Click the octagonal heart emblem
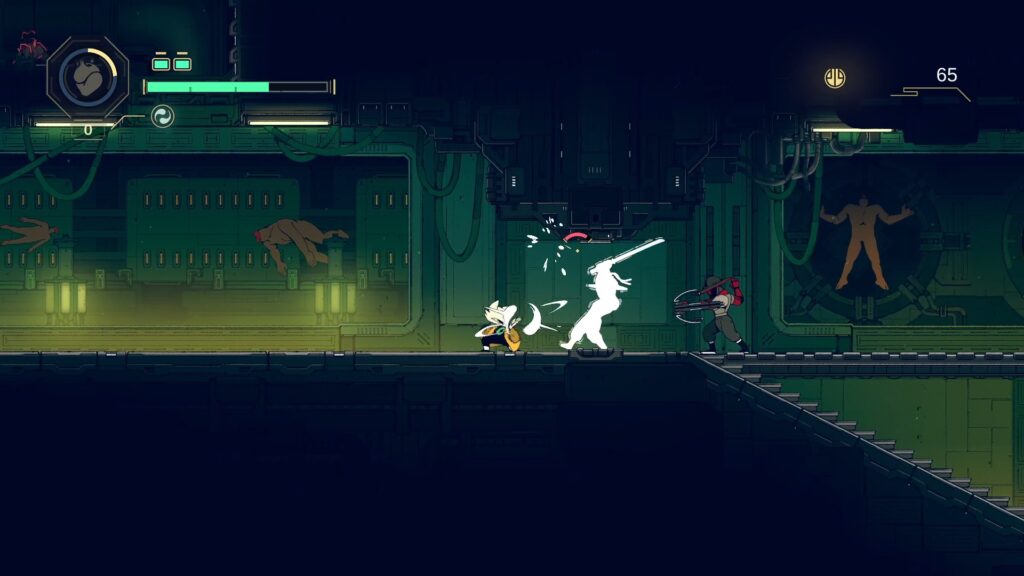This screenshot has height=576, width=1024. (88, 77)
